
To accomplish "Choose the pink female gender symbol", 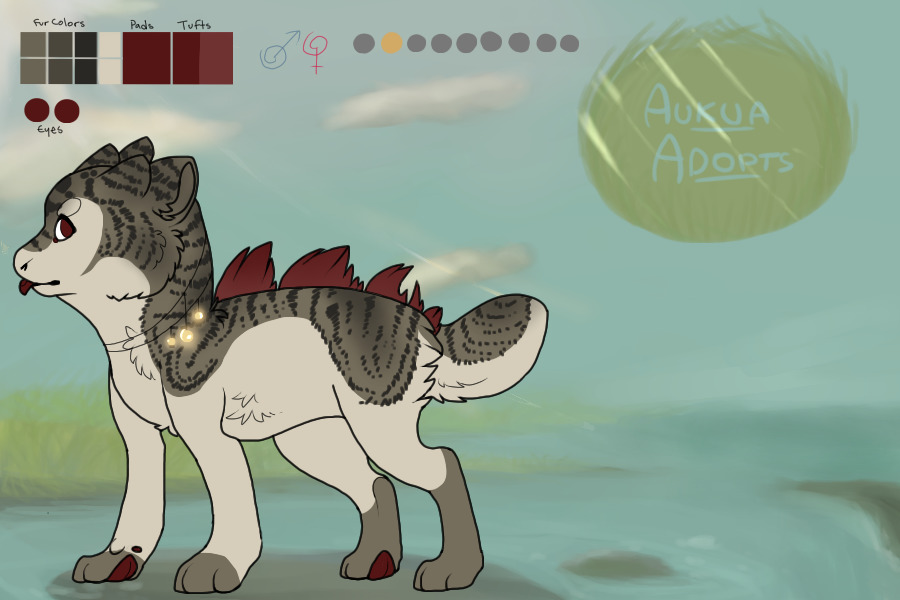I will tap(316, 52).
